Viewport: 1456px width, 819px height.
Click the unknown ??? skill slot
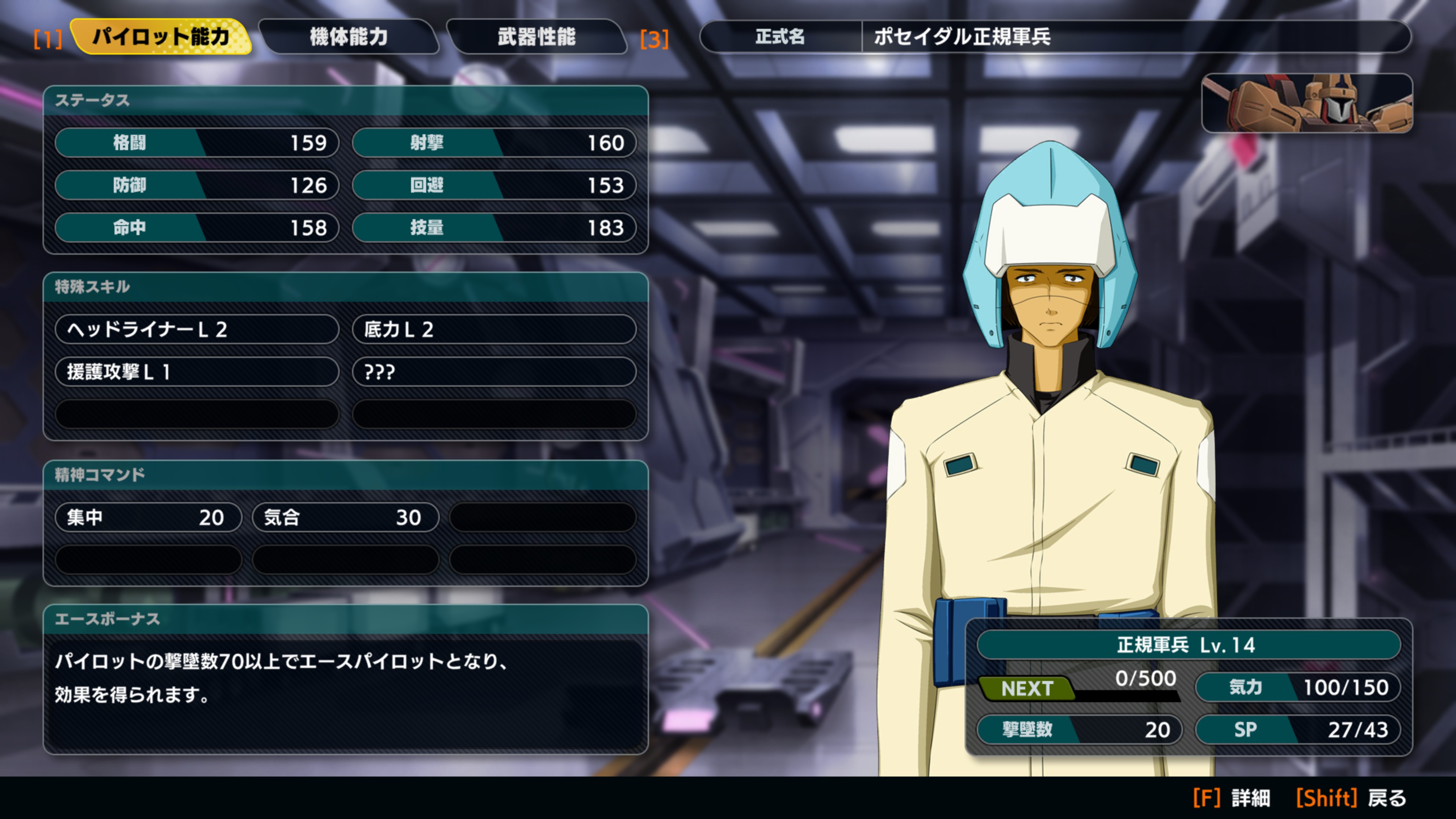pos(494,371)
